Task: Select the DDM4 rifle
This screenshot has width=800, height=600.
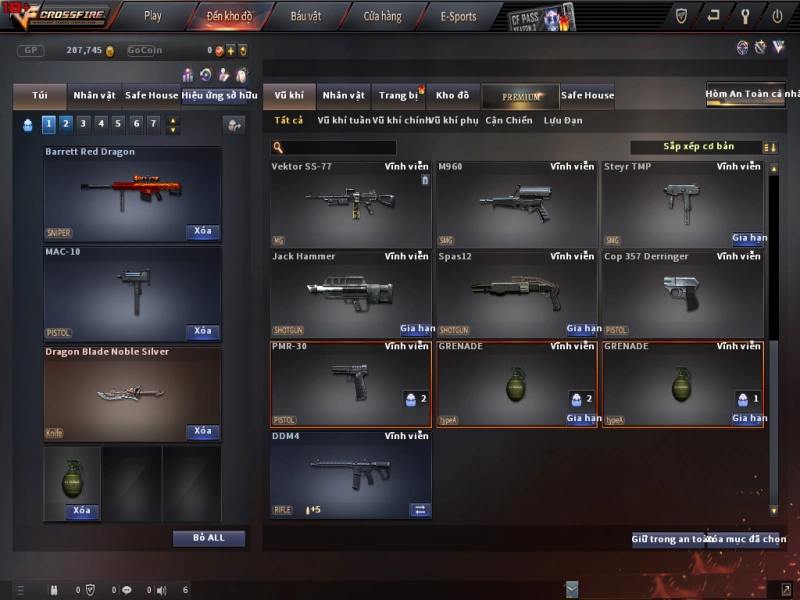Action: pos(350,474)
